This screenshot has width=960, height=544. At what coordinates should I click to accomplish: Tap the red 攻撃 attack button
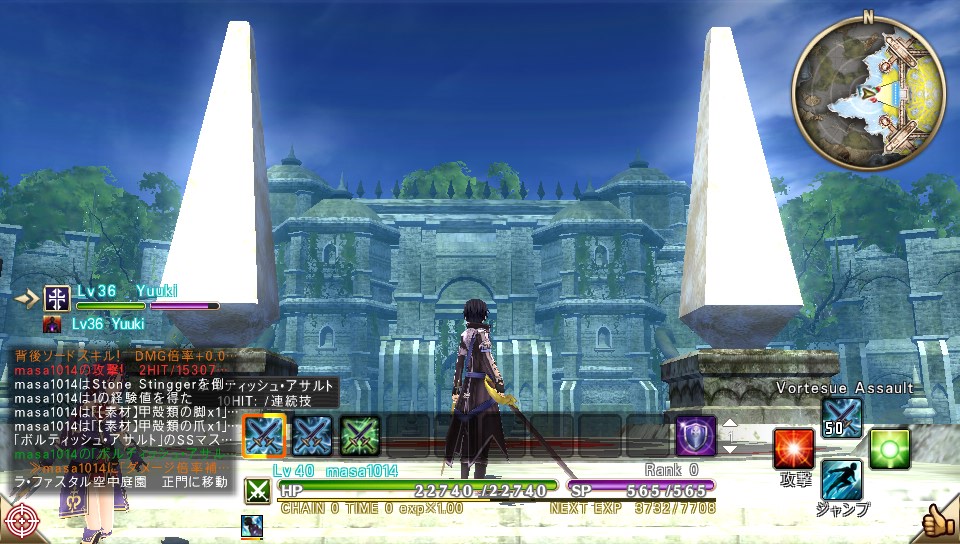pyautogui.click(x=794, y=449)
